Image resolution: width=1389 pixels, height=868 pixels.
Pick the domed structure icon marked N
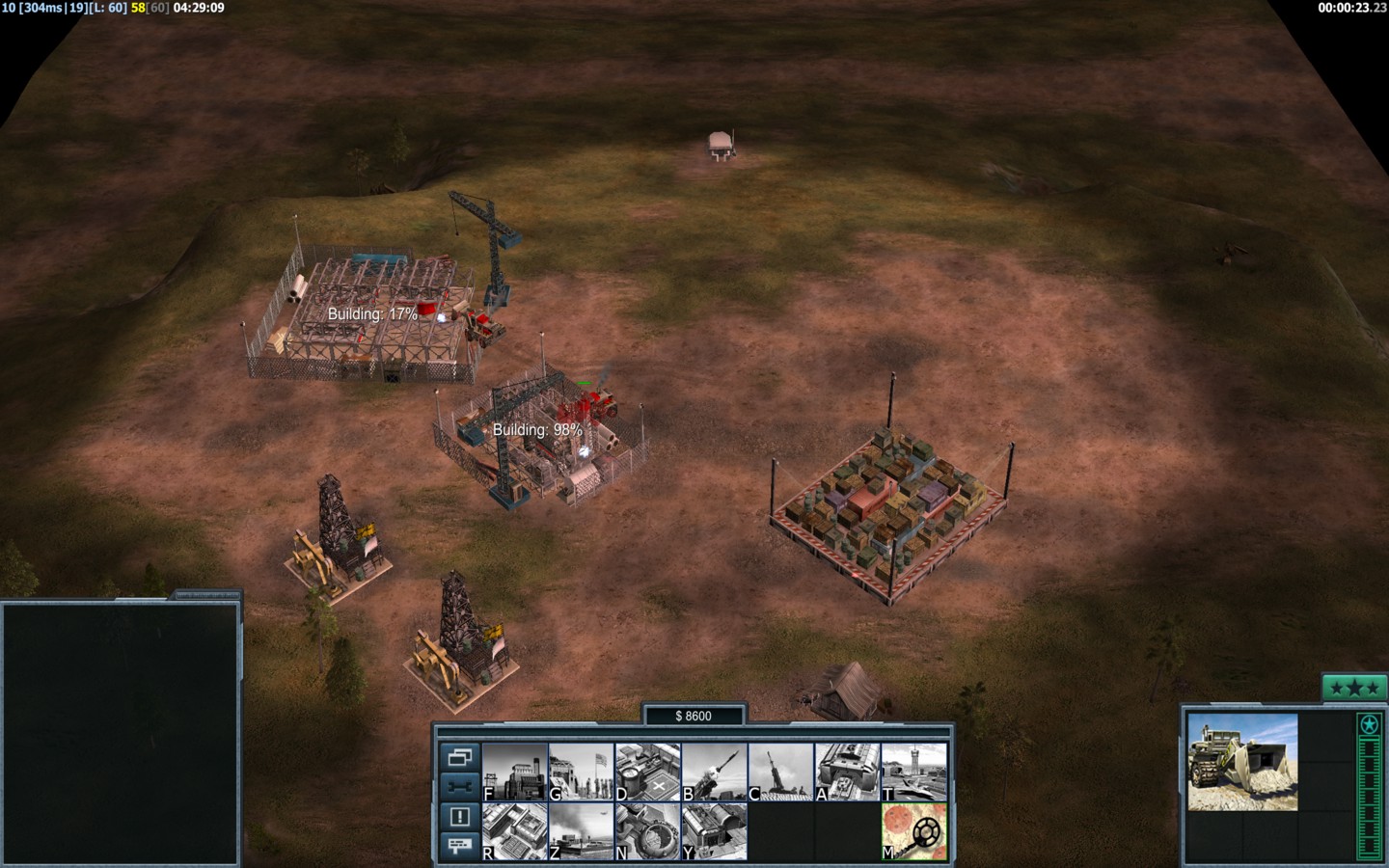[648, 831]
